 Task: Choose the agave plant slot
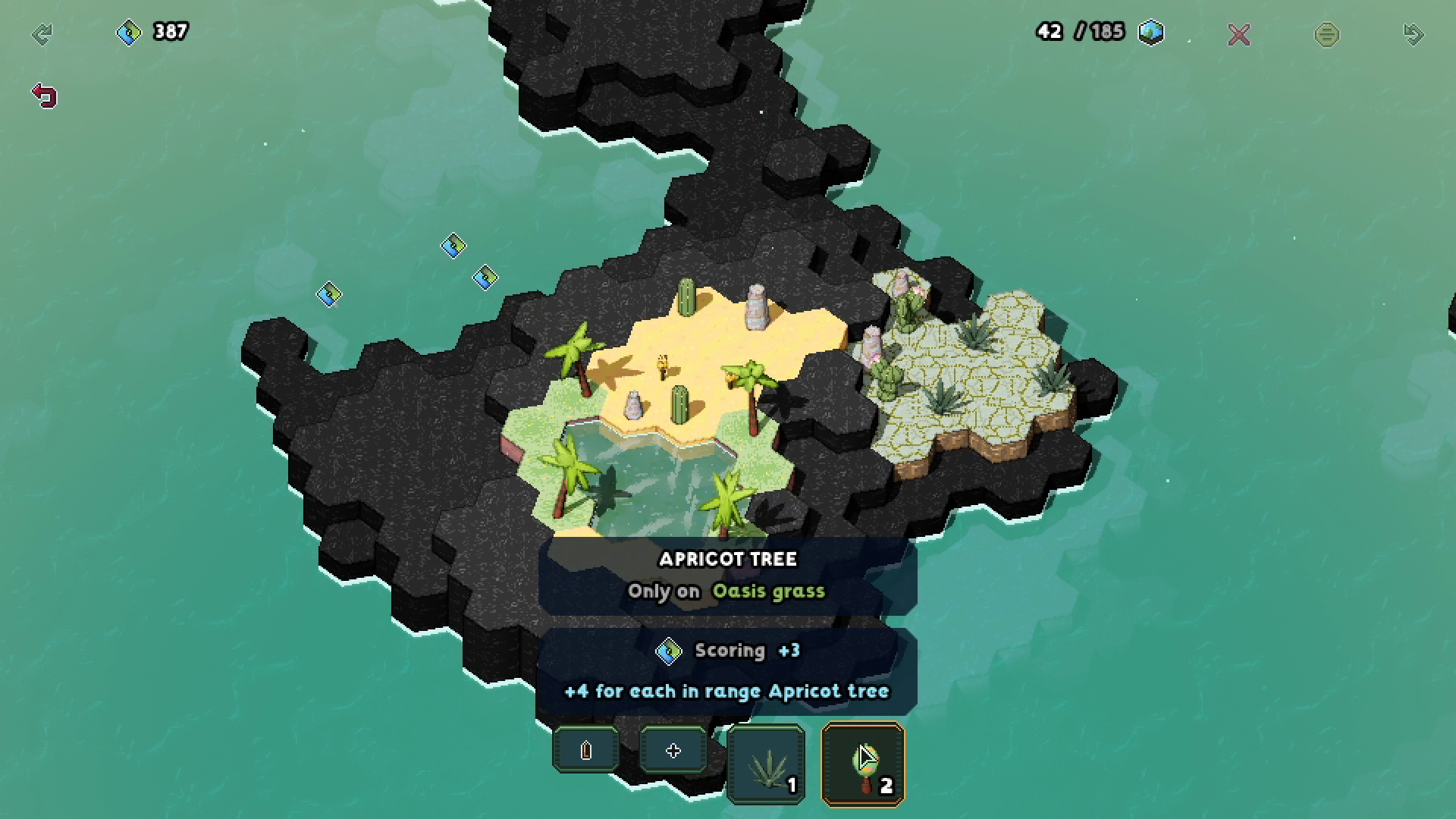(x=766, y=764)
